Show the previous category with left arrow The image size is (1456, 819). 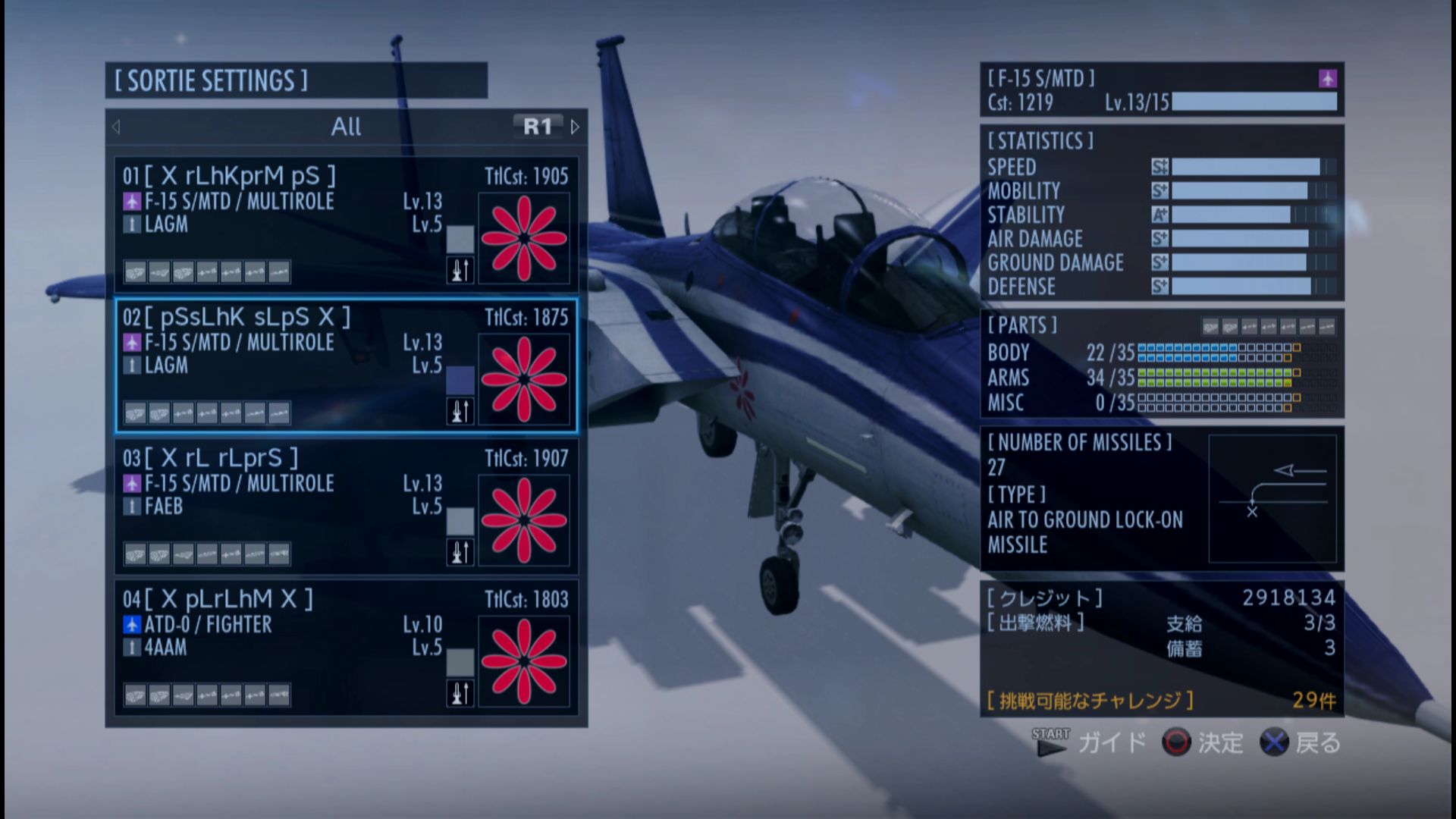click(x=116, y=127)
